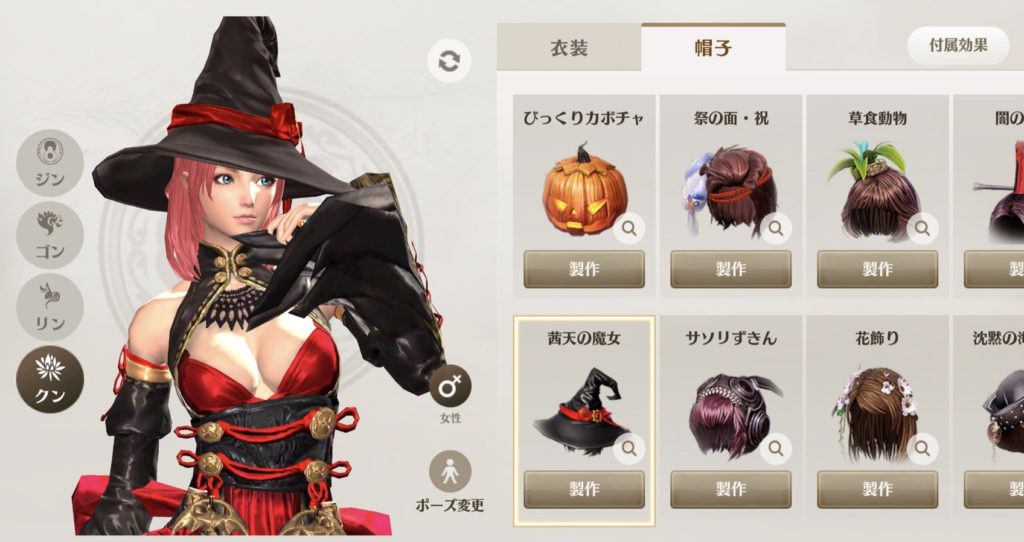1024x542 pixels.
Task: Magnify the 茜天の魔女 witch hat
Action: pyautogui.click(x=629, y=449)
